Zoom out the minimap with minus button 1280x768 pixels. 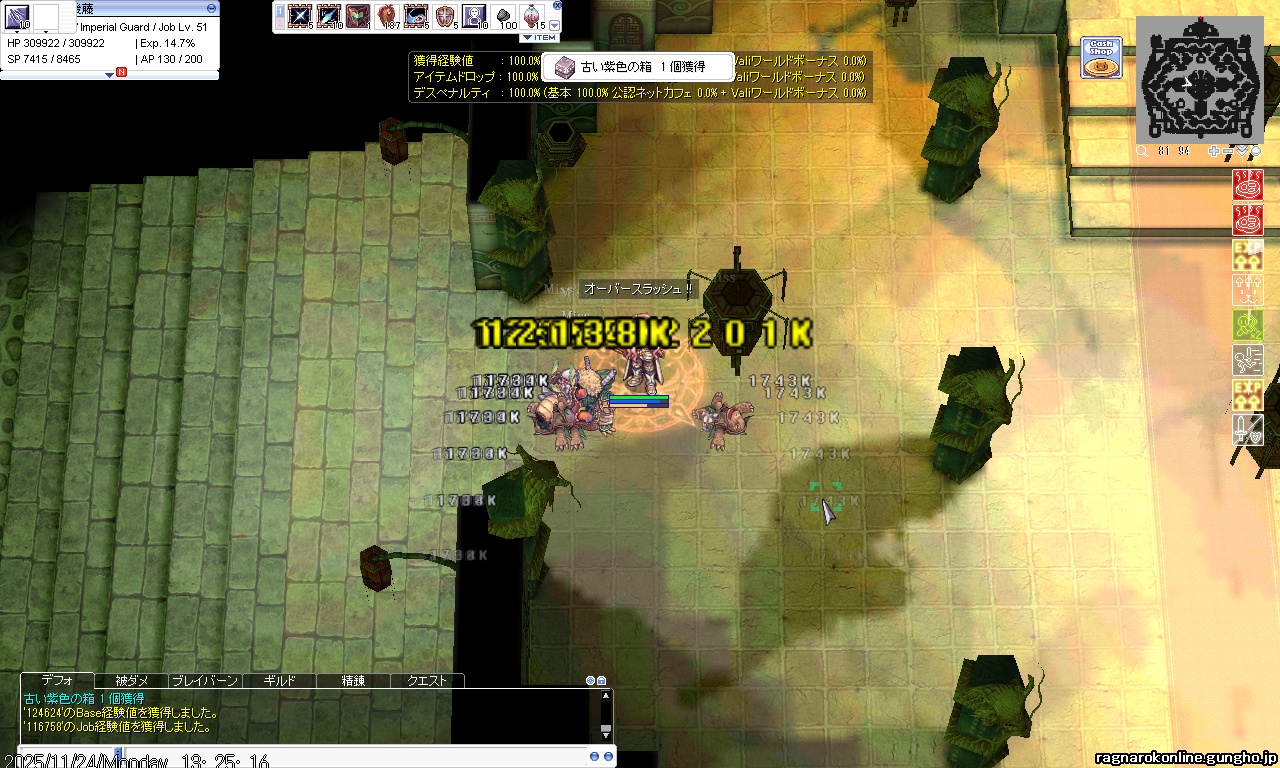click(1229, 151)
